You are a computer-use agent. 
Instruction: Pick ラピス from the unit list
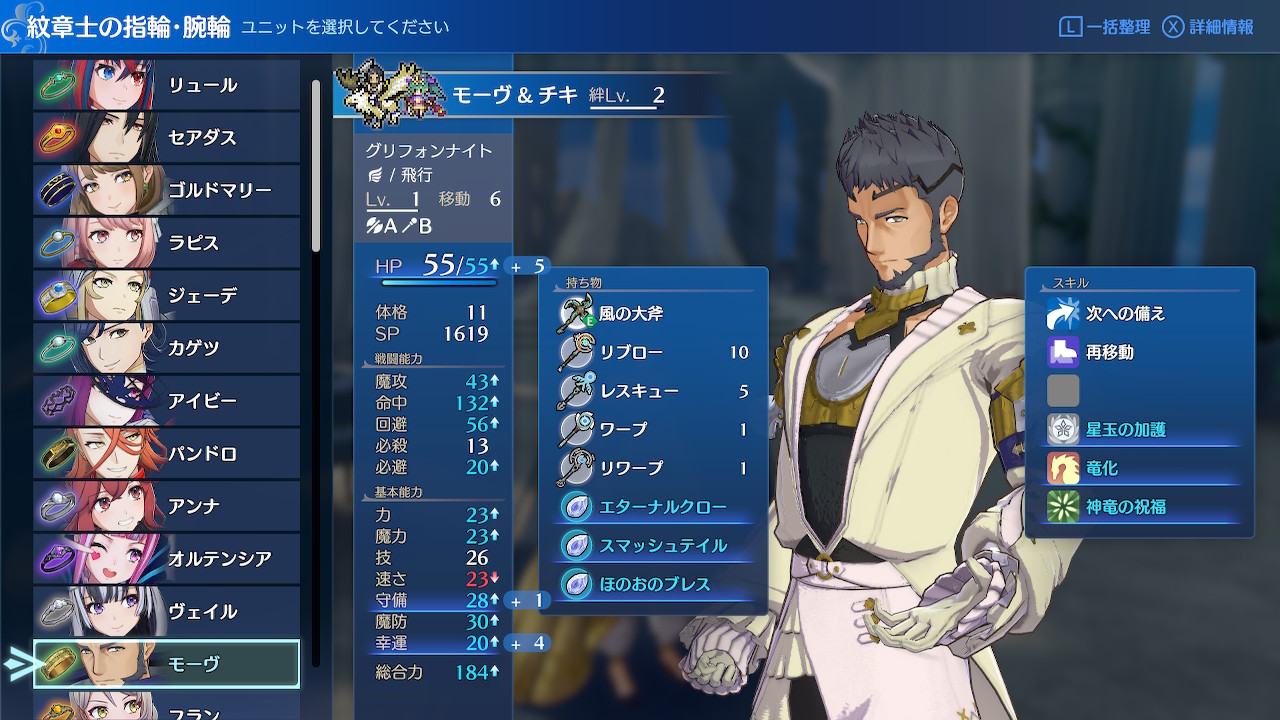(x=166, y=243)
